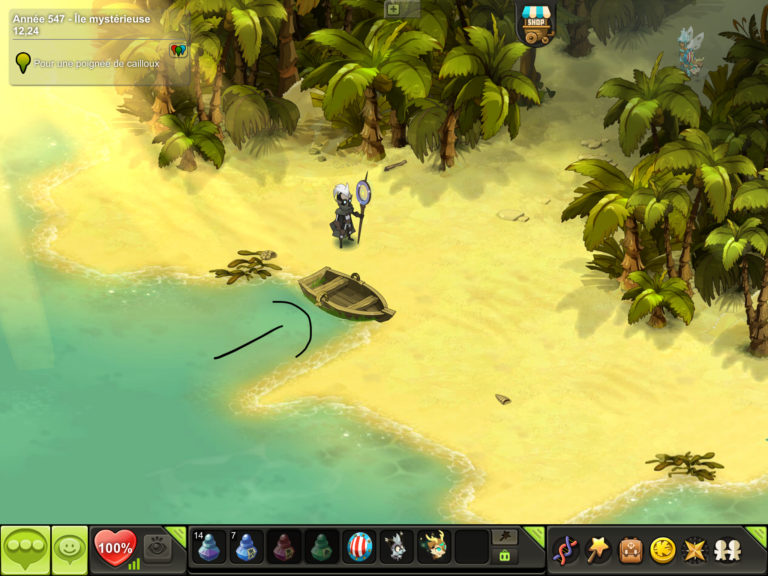Open the brown backpack inventory

coord(630,549)
